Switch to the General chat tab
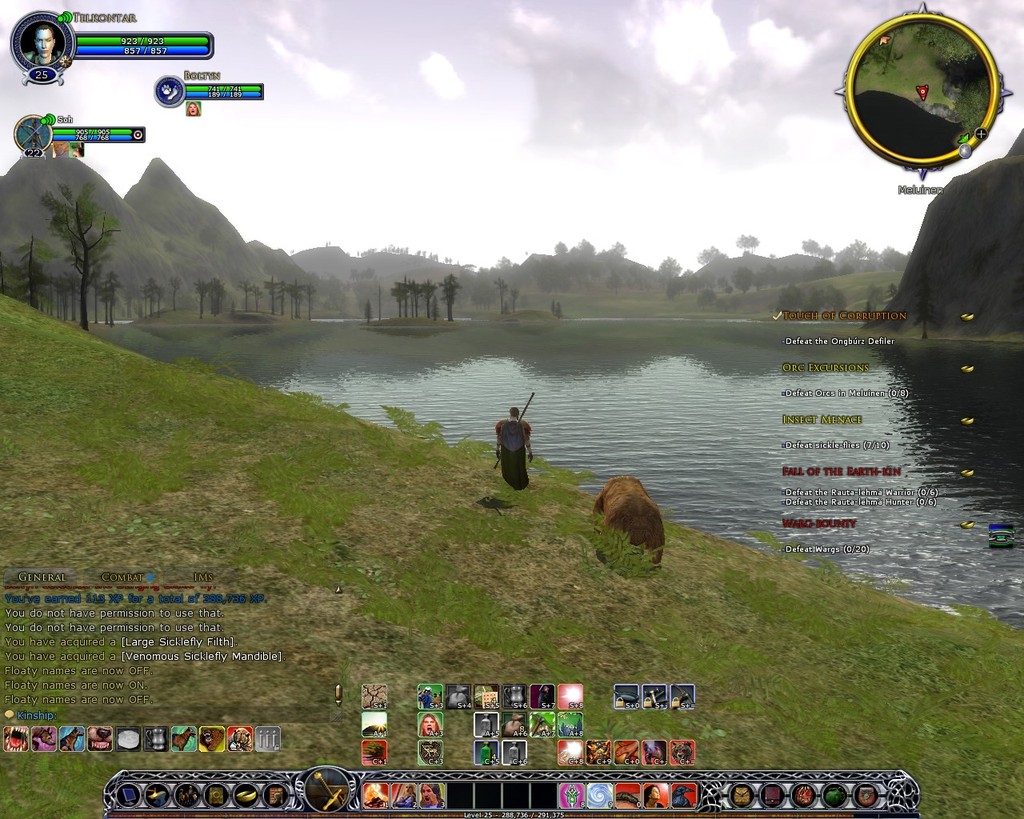The image size is (1024, 819). (x=42, y=577)
